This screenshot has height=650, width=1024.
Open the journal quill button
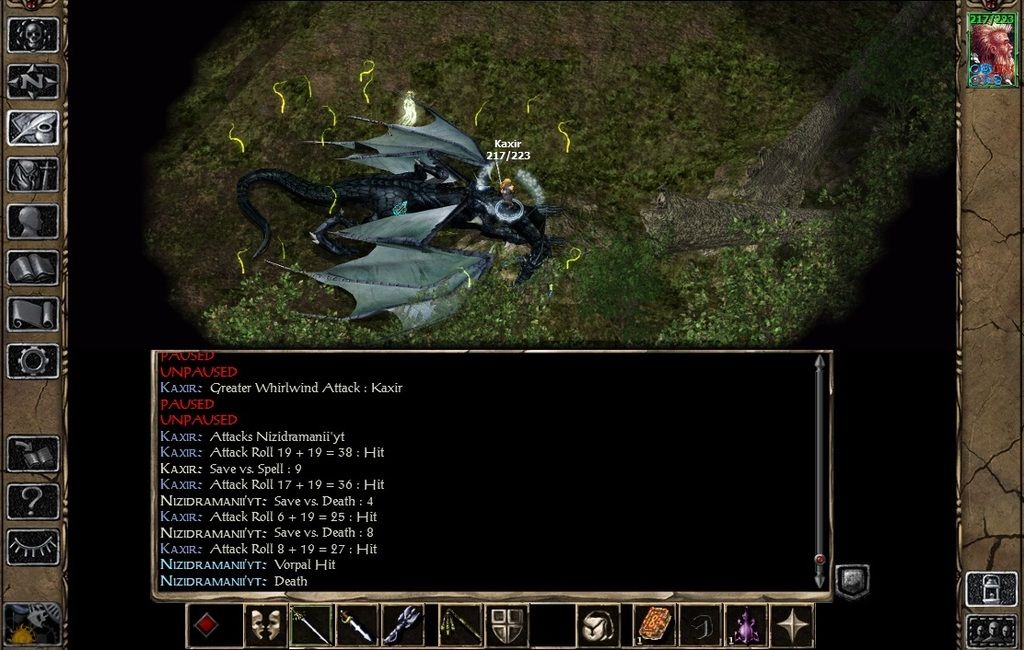33,128
